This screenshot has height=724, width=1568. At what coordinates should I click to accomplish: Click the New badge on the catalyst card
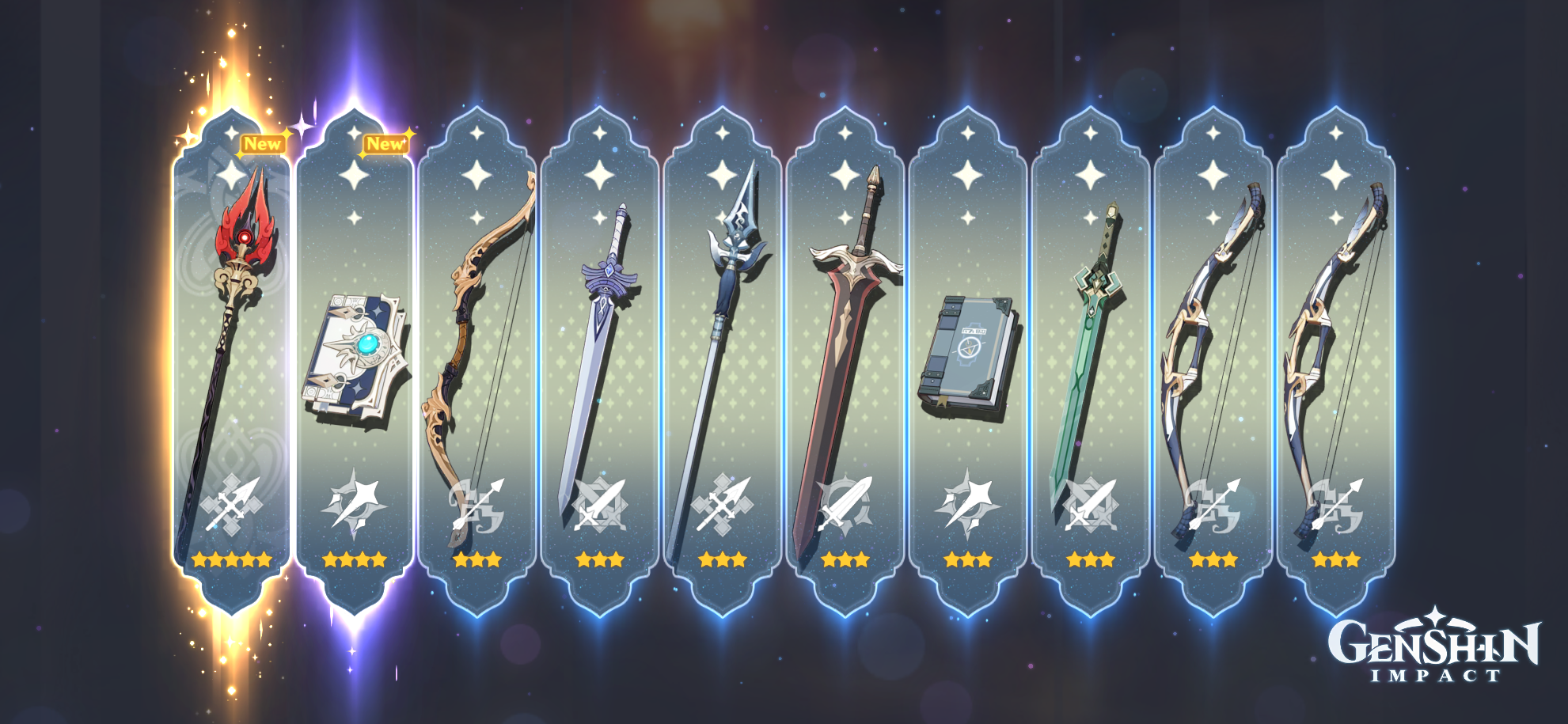385,143
